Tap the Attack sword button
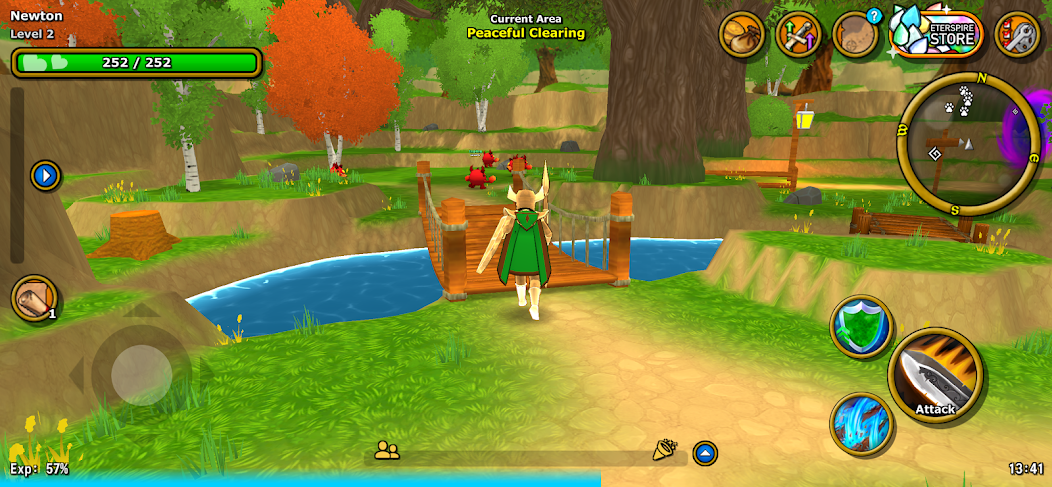This screenshot has width=1052, height=487. point(935,376)
